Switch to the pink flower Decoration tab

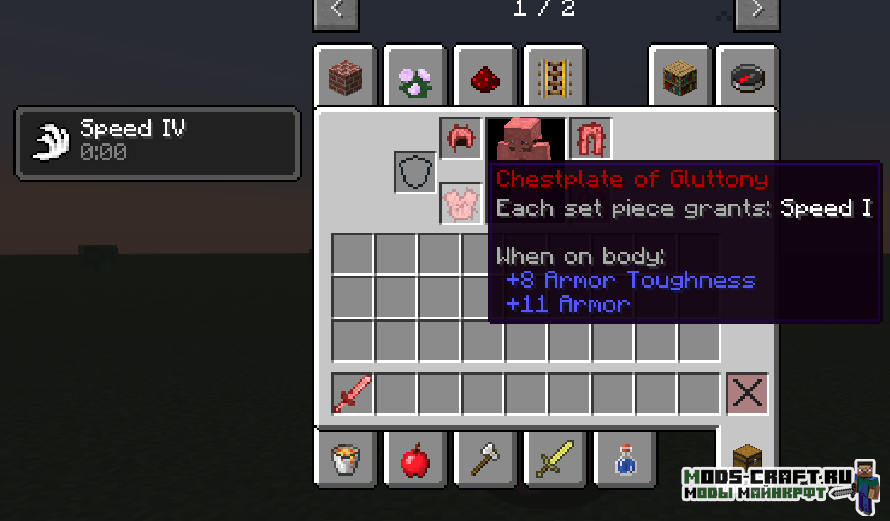point(414,77)
